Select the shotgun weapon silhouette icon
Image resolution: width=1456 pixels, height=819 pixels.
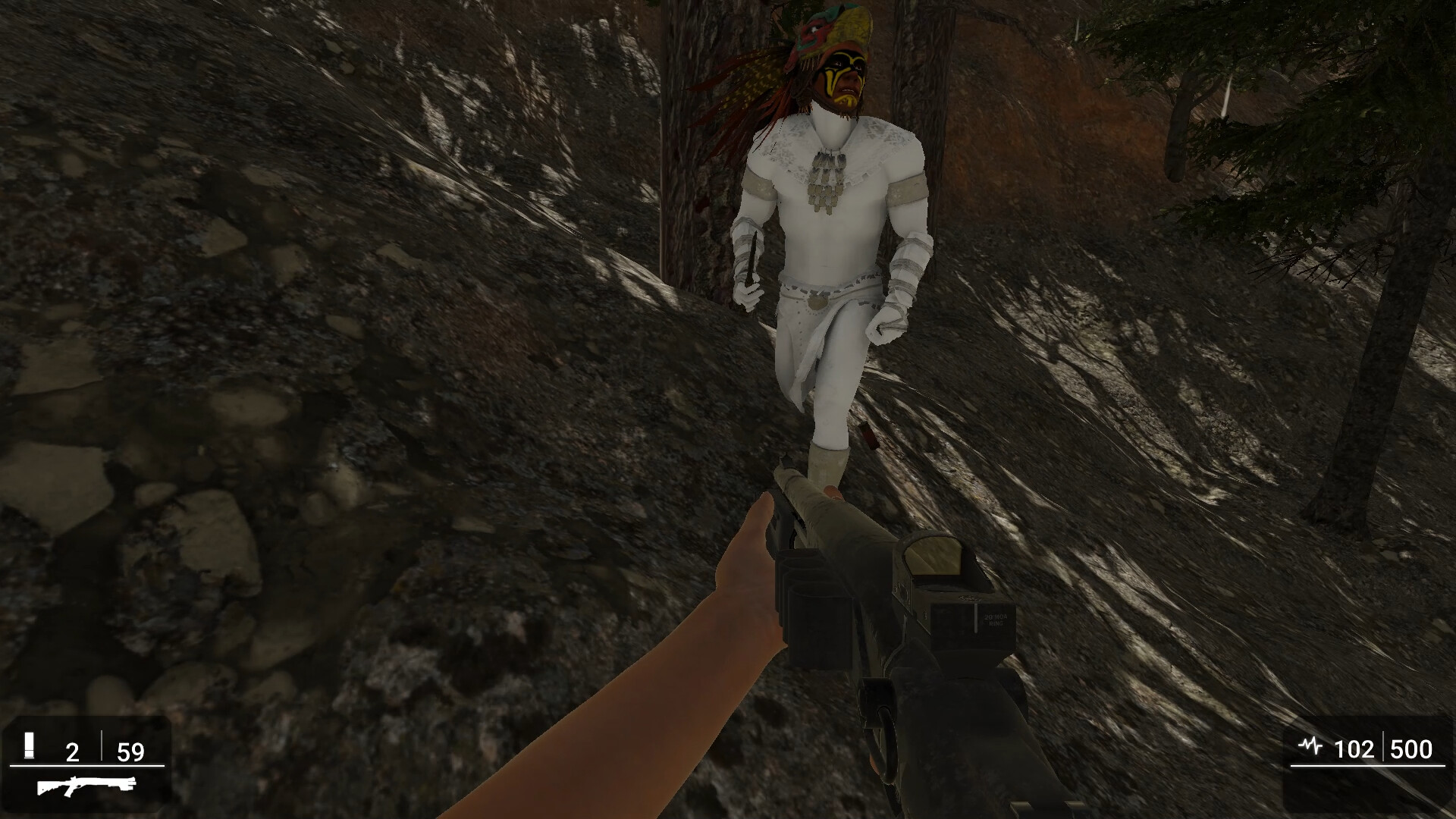click(86, 787)
